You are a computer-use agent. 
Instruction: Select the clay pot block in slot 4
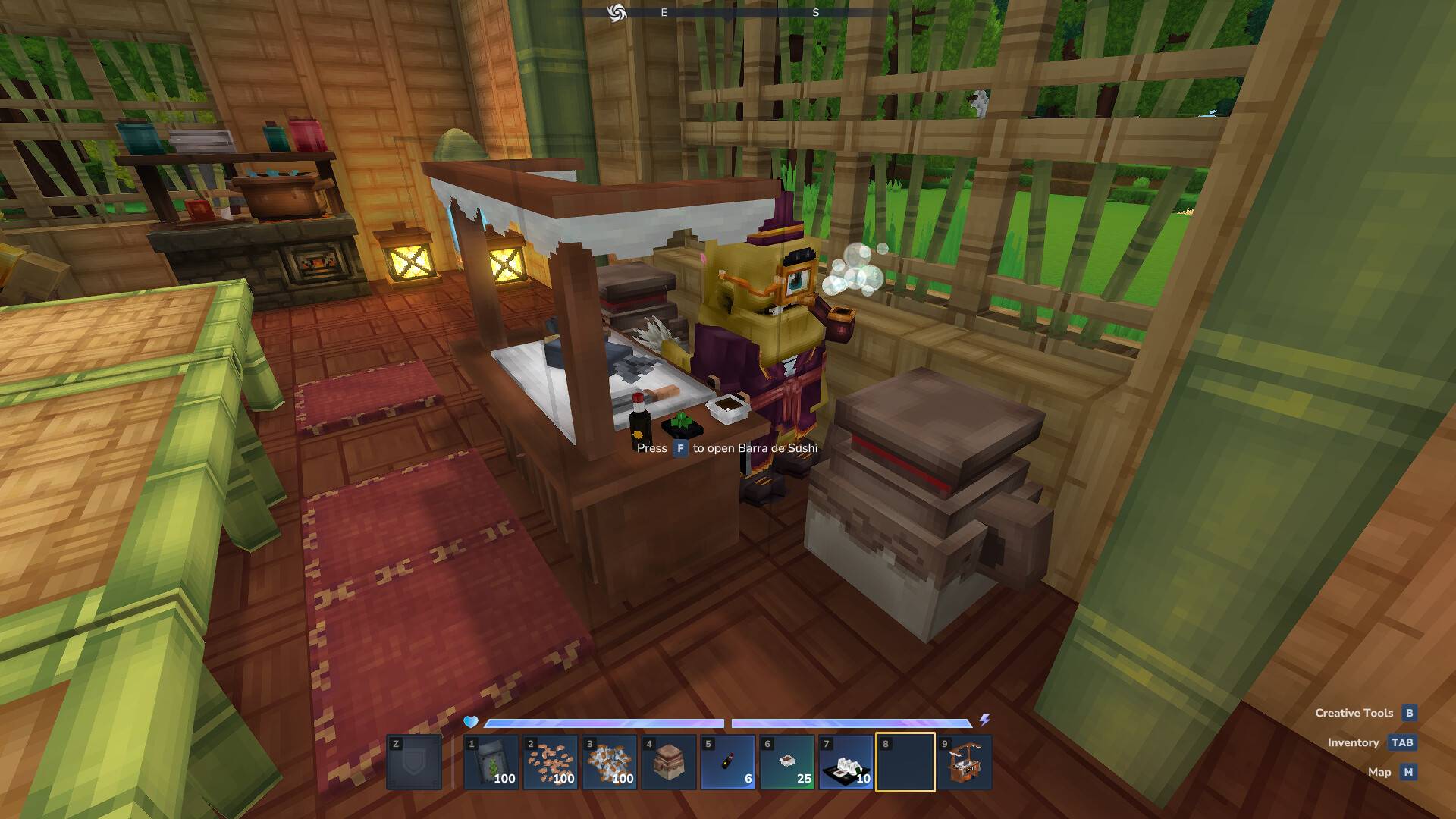[669, 762]
